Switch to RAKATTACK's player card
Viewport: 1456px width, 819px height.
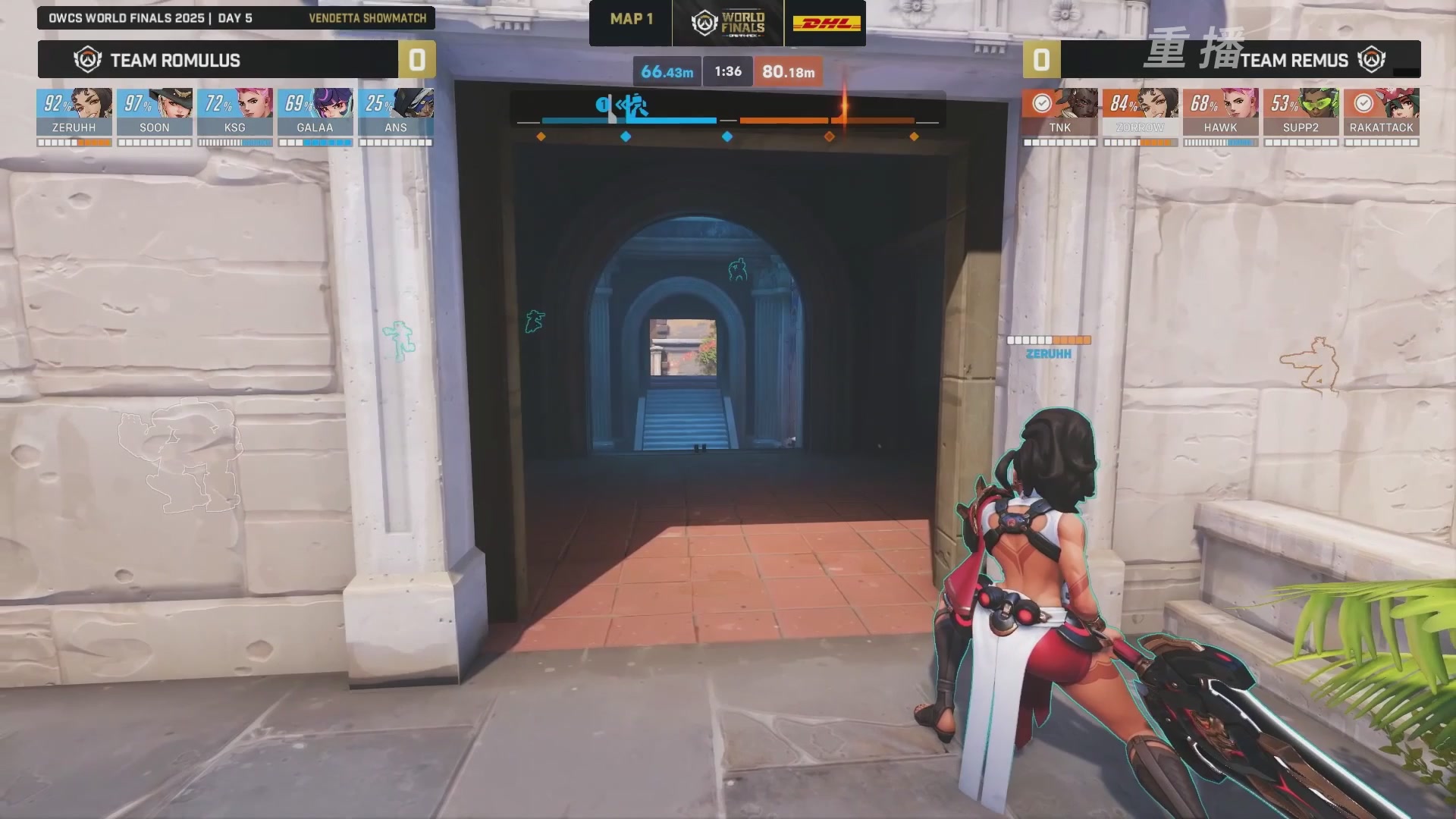(x=1382, y=112)
